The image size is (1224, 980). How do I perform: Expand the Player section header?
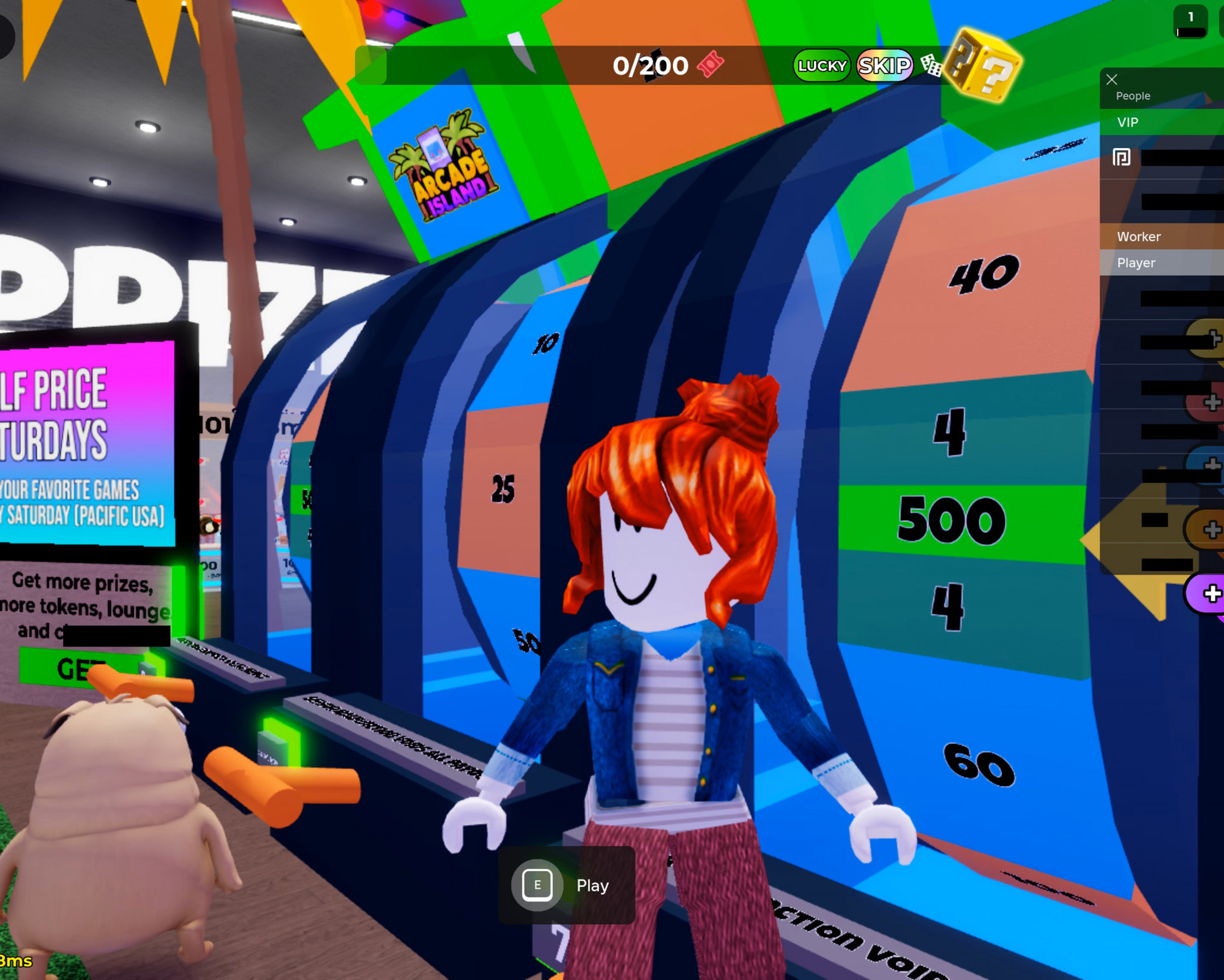[x=1136, y=261]
